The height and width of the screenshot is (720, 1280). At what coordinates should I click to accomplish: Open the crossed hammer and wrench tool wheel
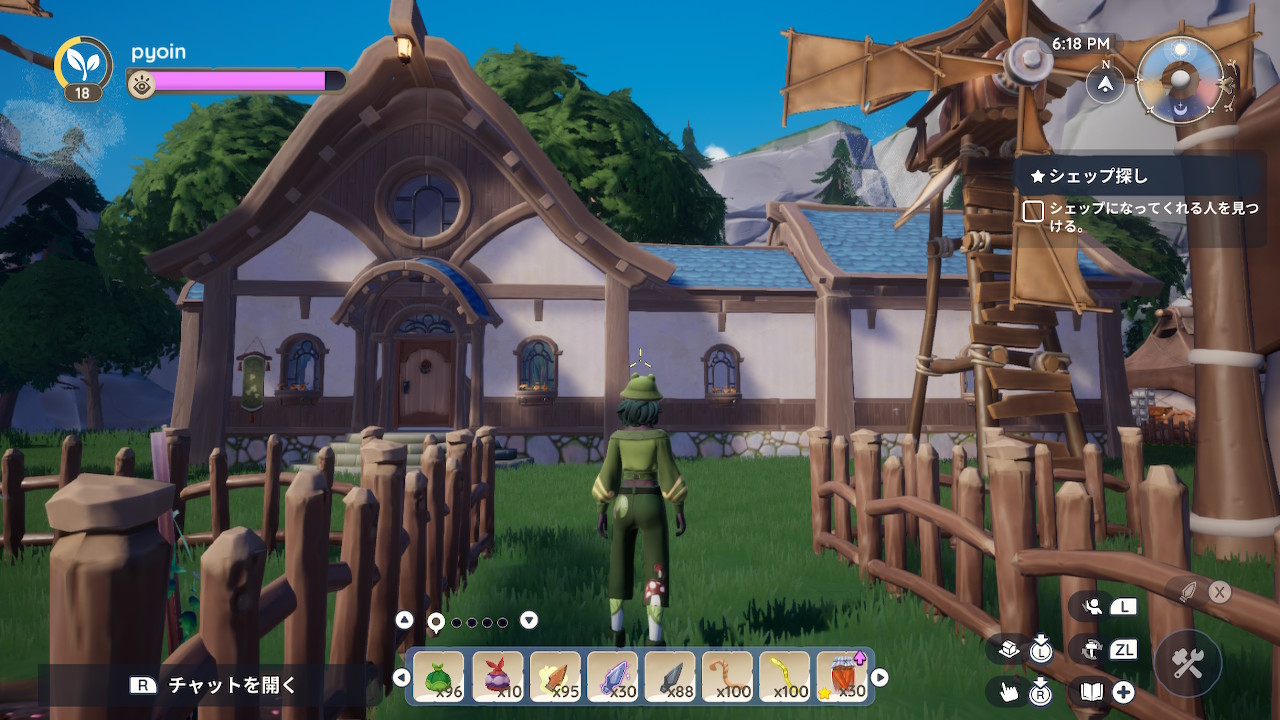(1187, 664)
